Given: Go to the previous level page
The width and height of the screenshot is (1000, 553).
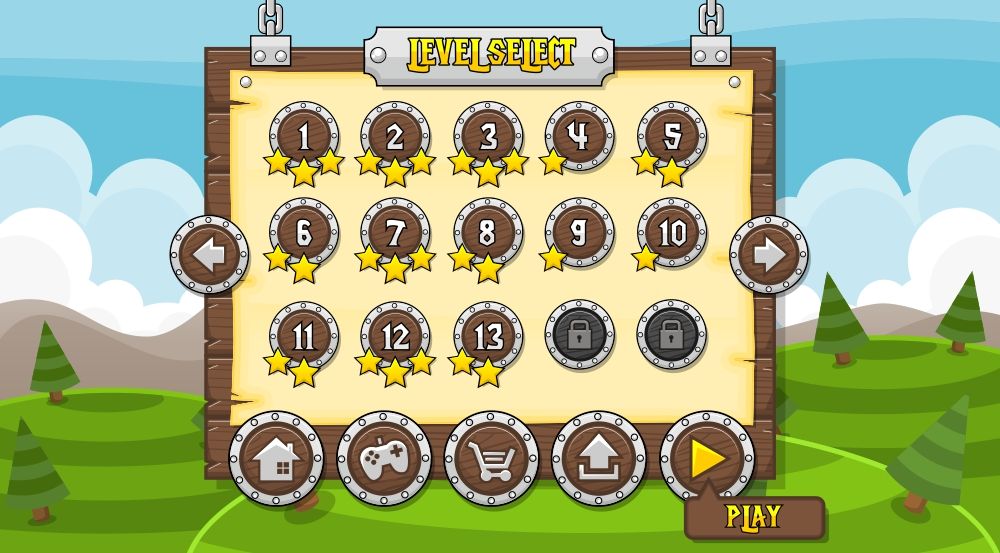Looking at the screenshot, I should coord(209,255).
